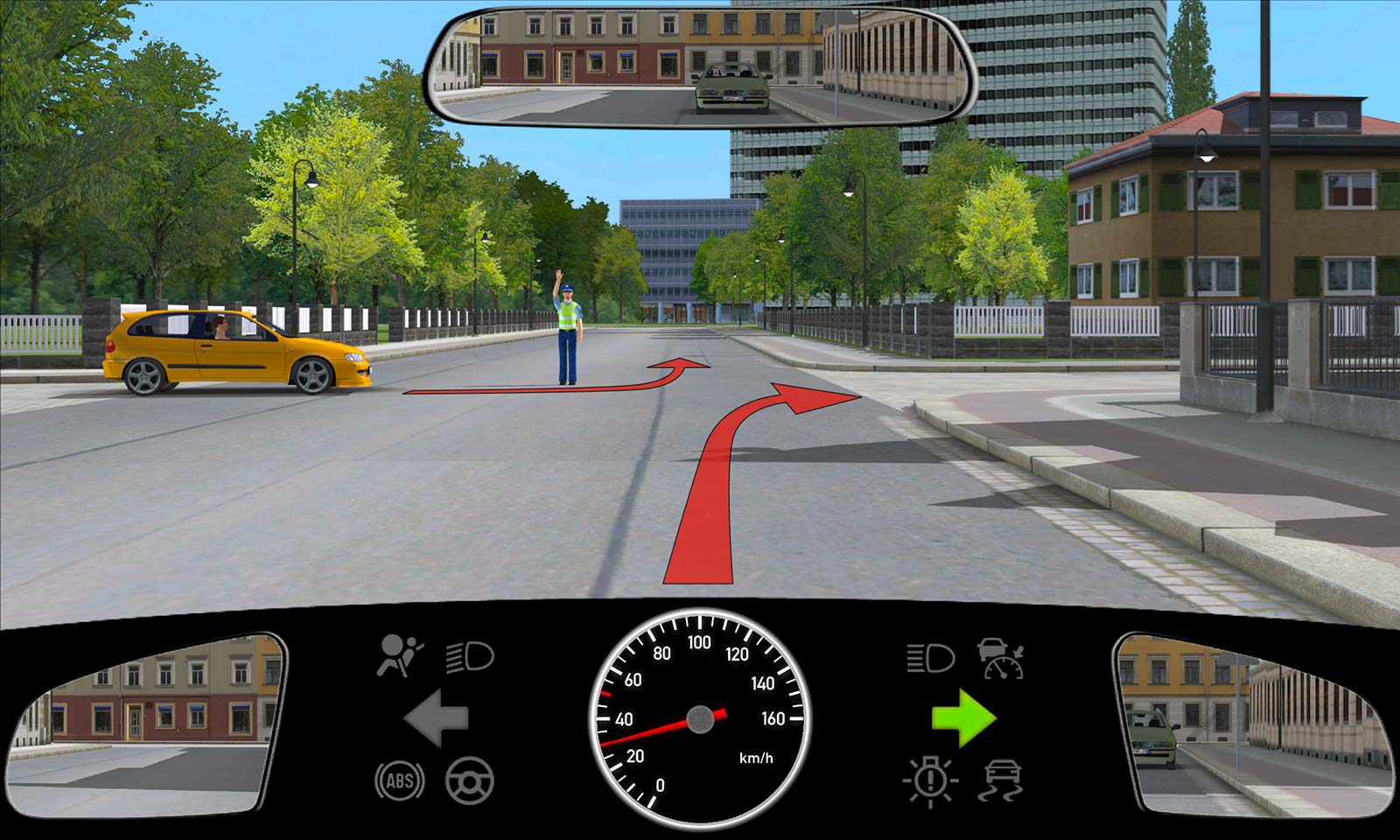Activate the gray left turn signal arrow
Viewport: 1400px width, 840px height.
pyautogui.click(x=436, y=718)
